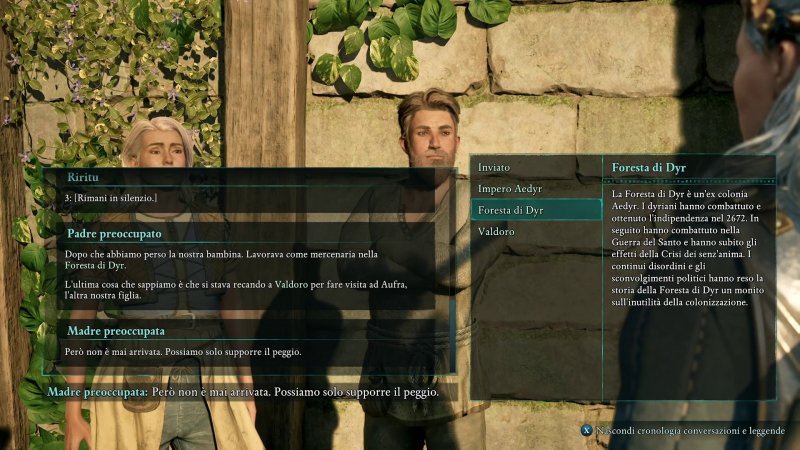Choose the Foresta di Dyr entry

coord(535,210)
